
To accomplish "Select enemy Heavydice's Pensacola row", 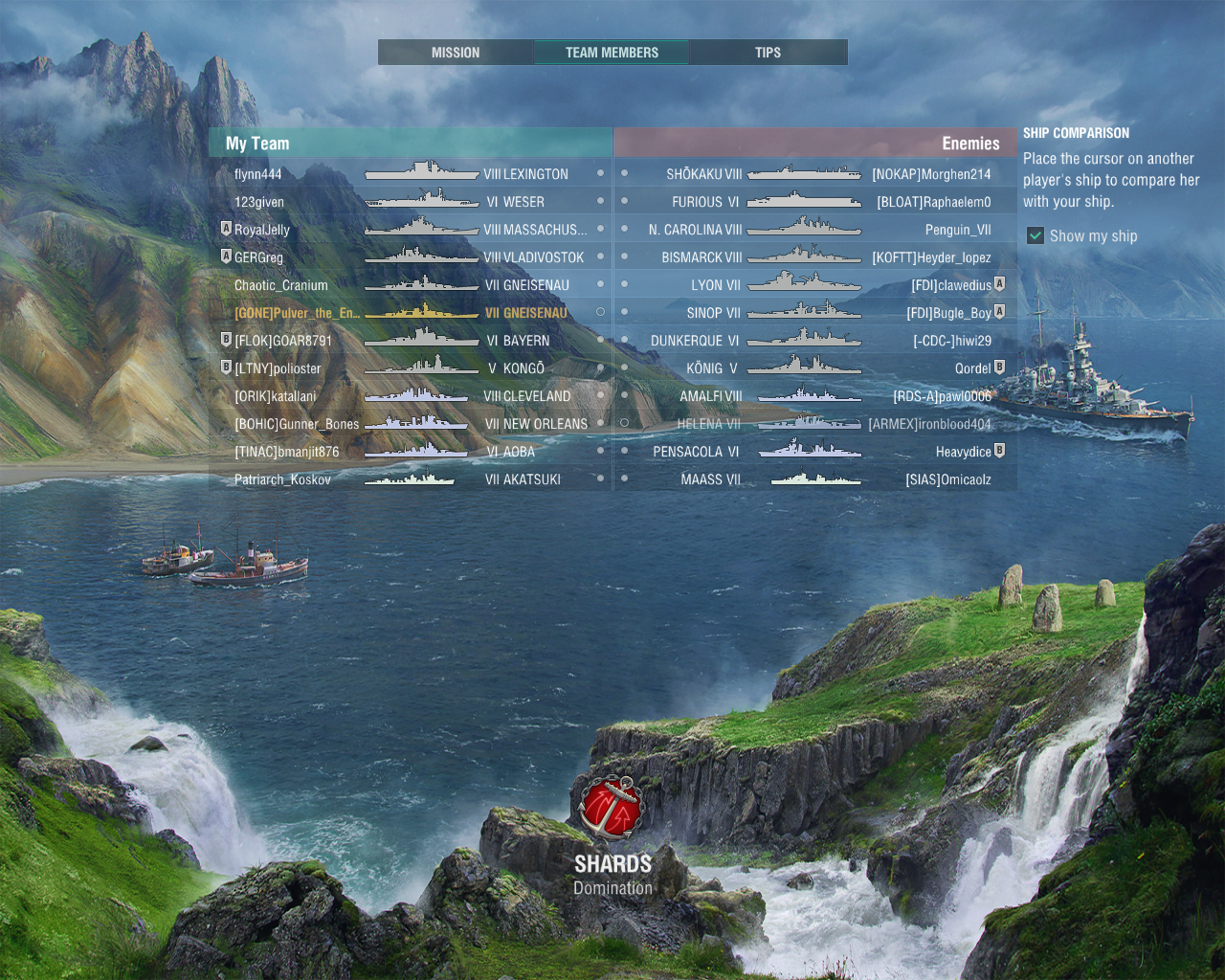I will 813,452.
